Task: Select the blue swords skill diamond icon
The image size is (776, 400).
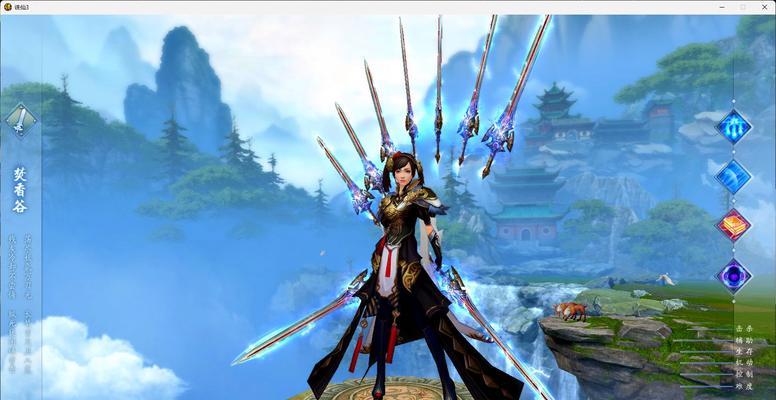Action: (x=733, y=128)
